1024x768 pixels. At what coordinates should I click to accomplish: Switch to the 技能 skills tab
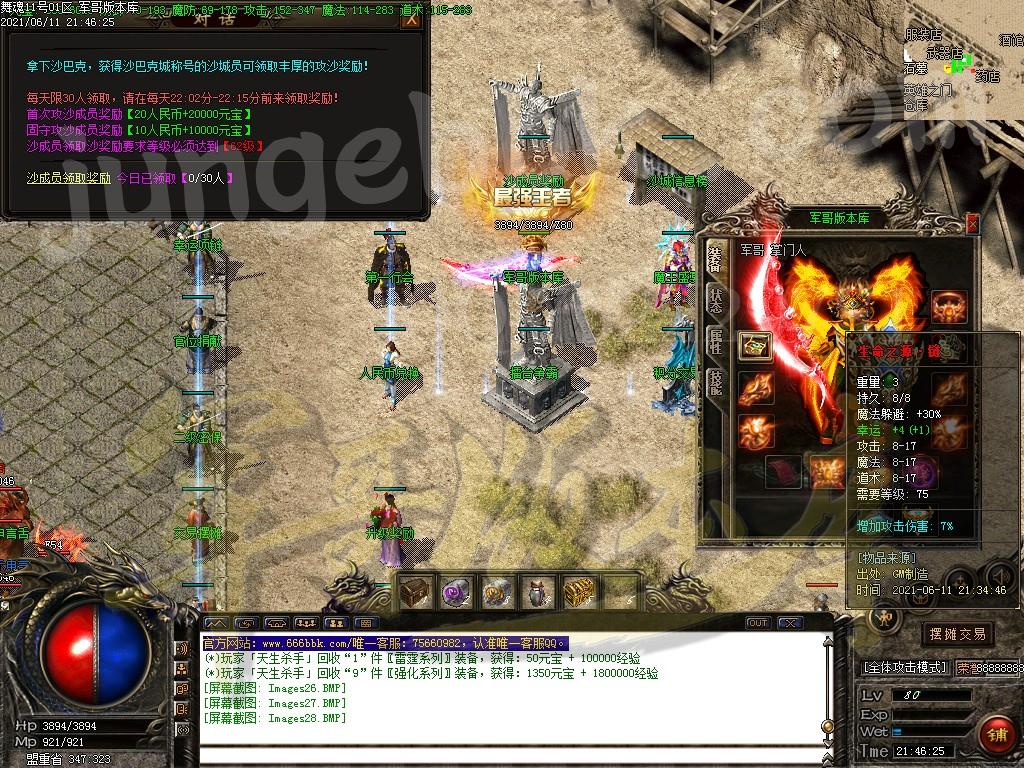pos(715,383)
